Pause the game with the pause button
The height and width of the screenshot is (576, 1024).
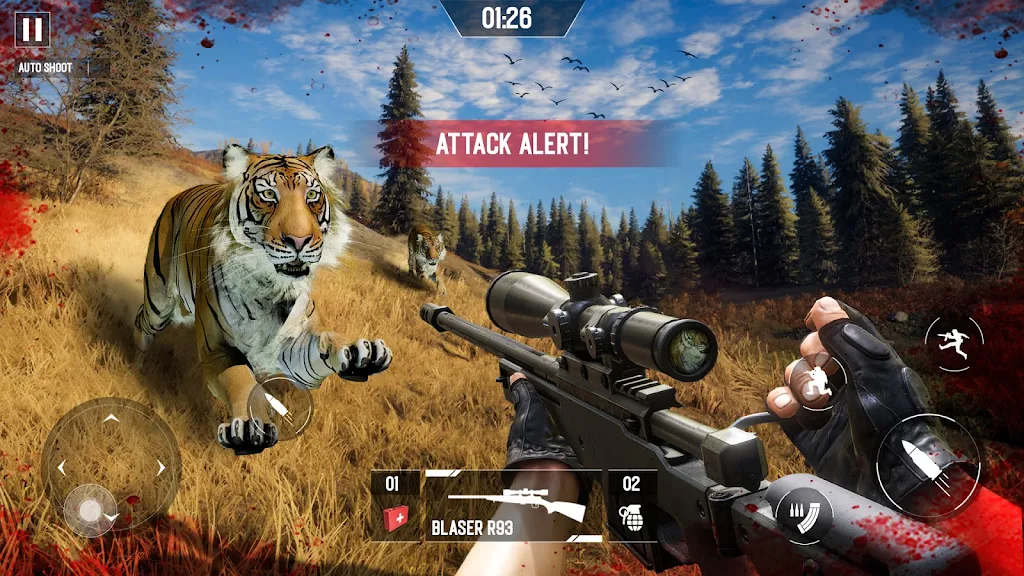tap(32, 29)
